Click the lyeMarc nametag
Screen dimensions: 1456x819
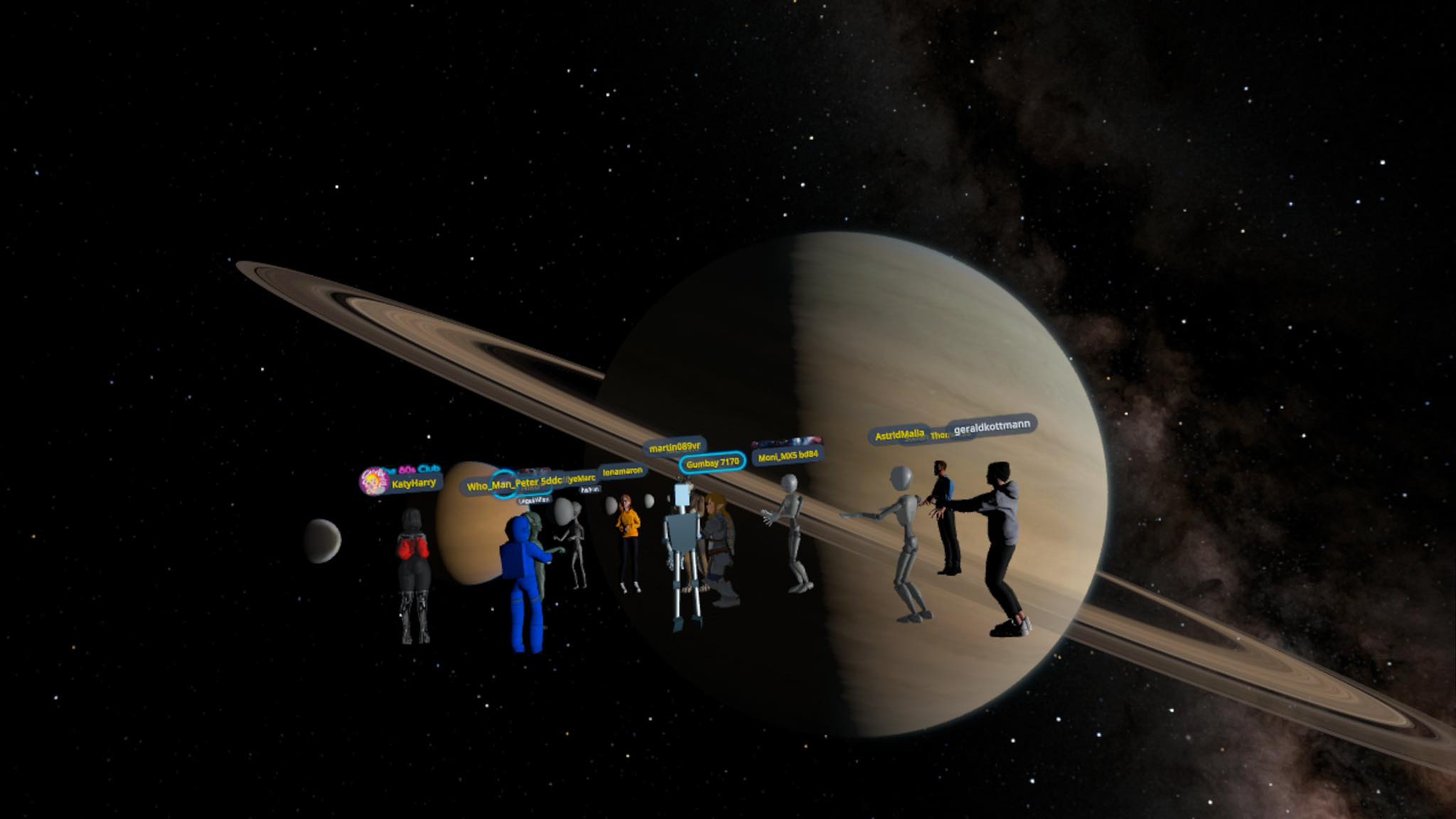[x=582, y=478]
